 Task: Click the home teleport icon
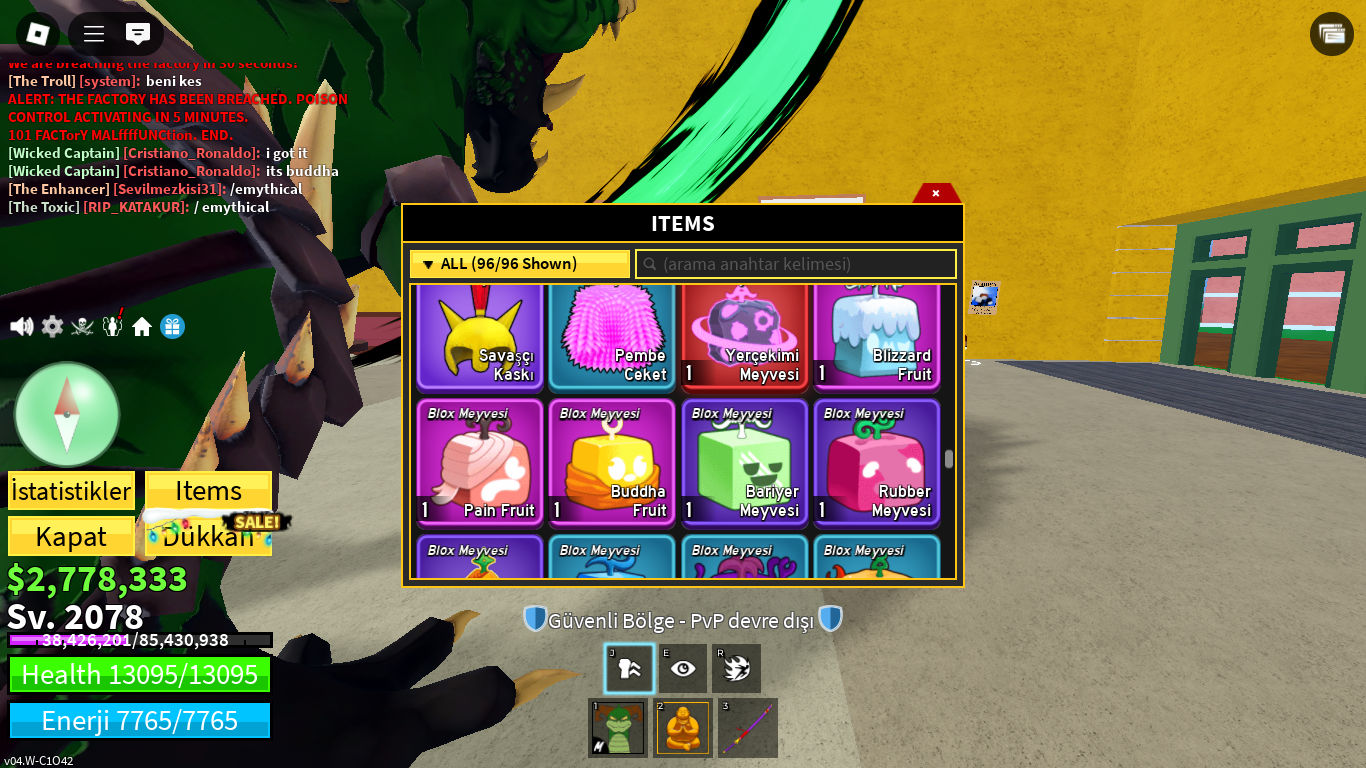tap(142, 326)
